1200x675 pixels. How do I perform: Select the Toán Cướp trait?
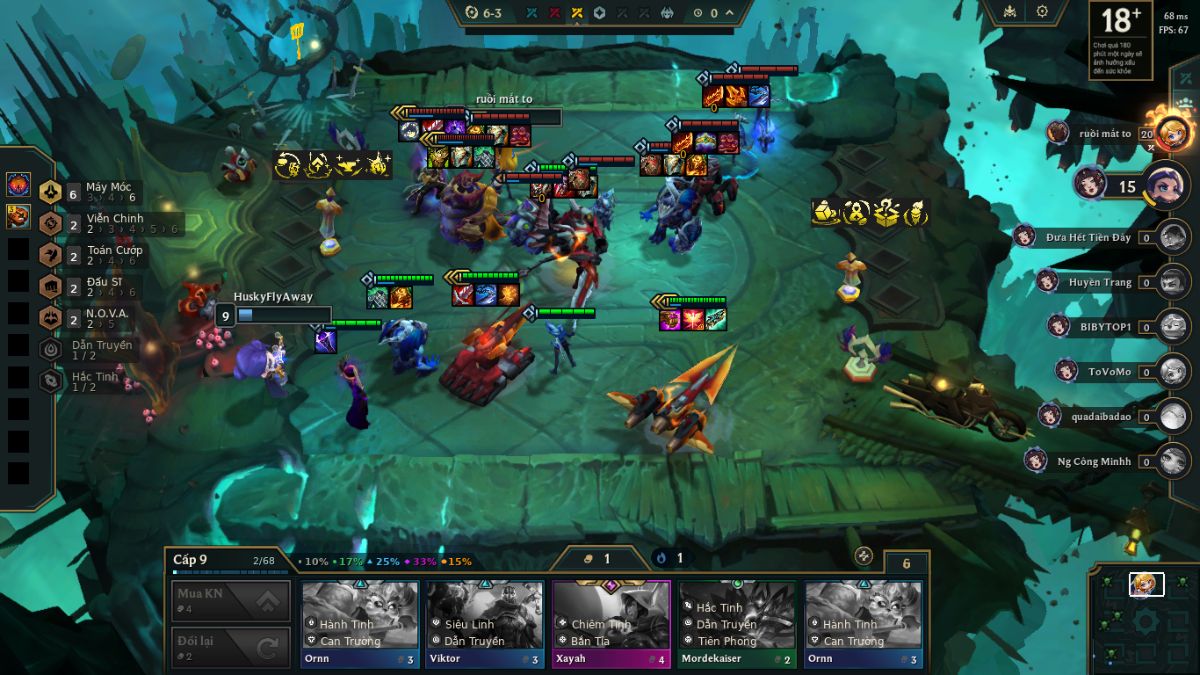coord(98,256)
